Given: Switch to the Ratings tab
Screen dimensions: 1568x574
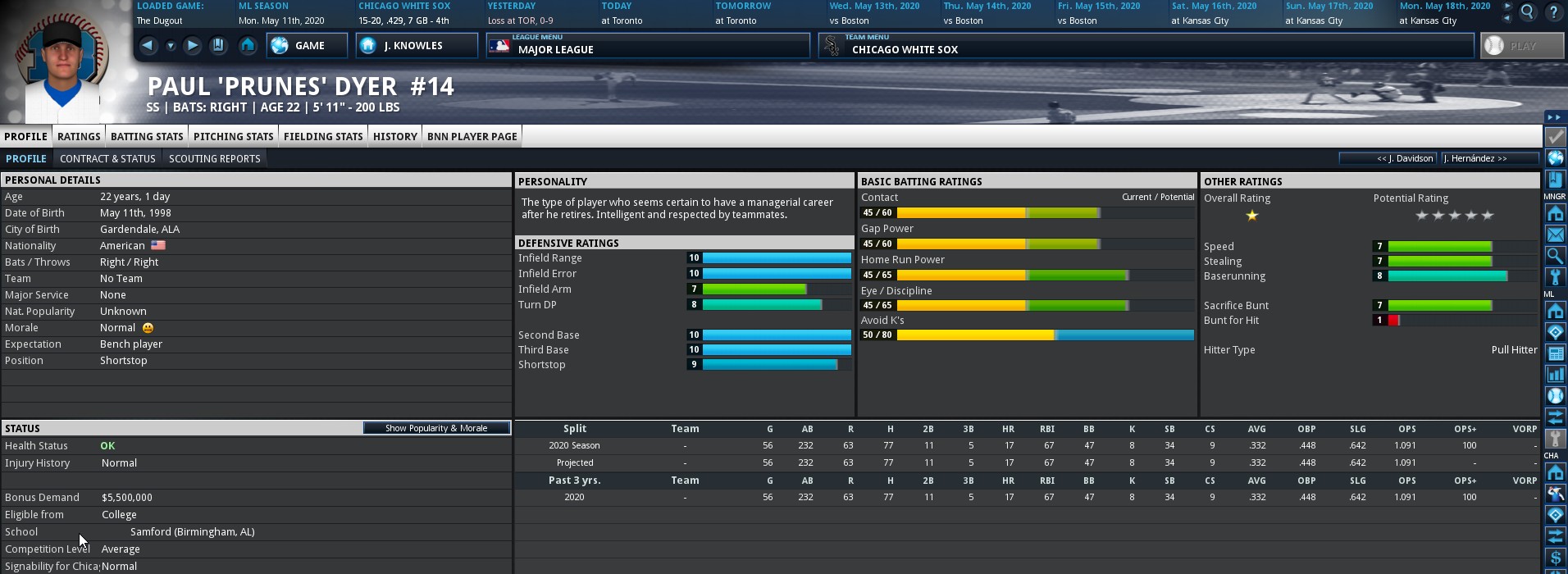Looking at the screenshot, I should (x=79, y=136).
